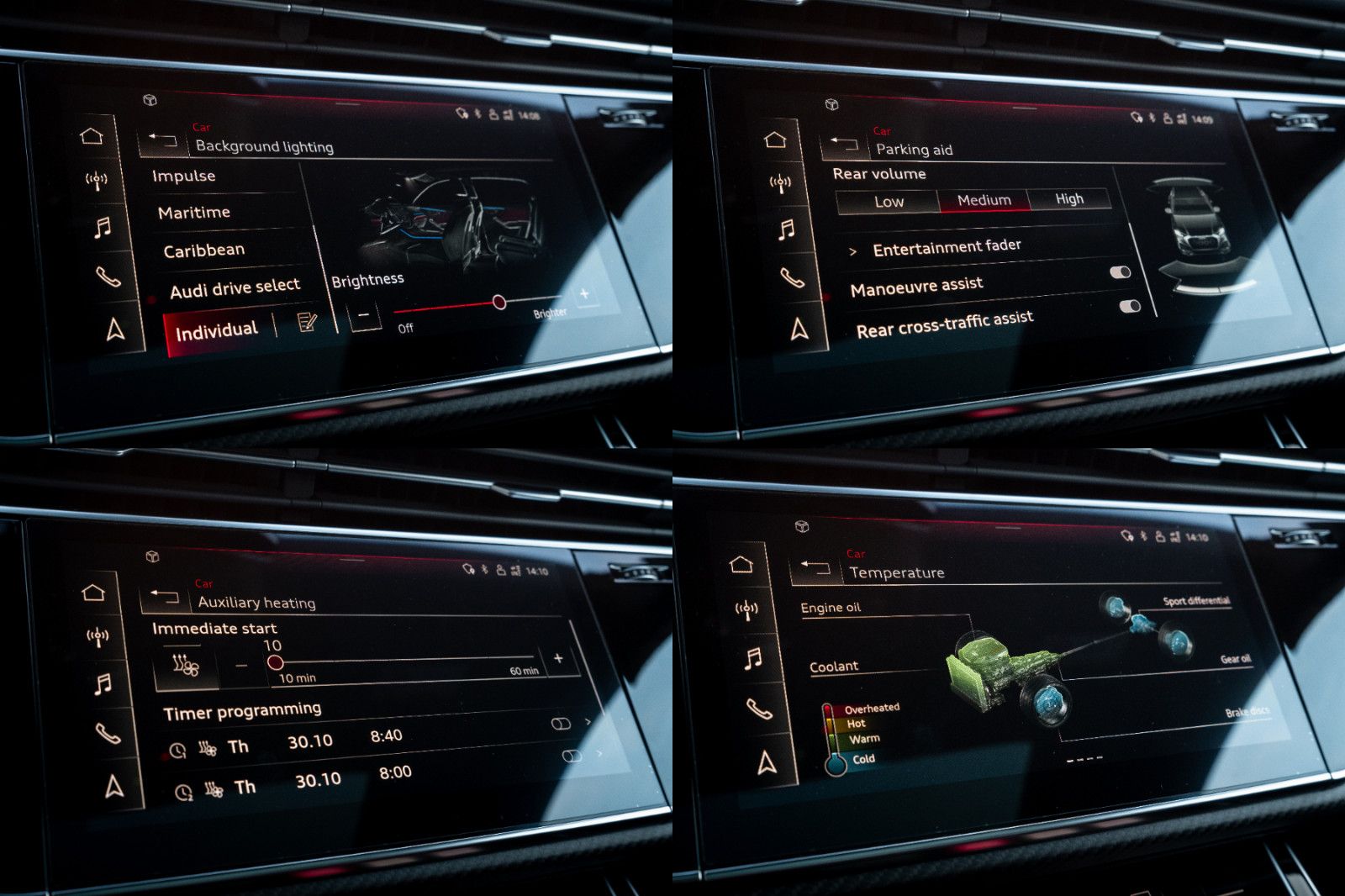
Task: Set rear volume to Medium
Action: 984,200
